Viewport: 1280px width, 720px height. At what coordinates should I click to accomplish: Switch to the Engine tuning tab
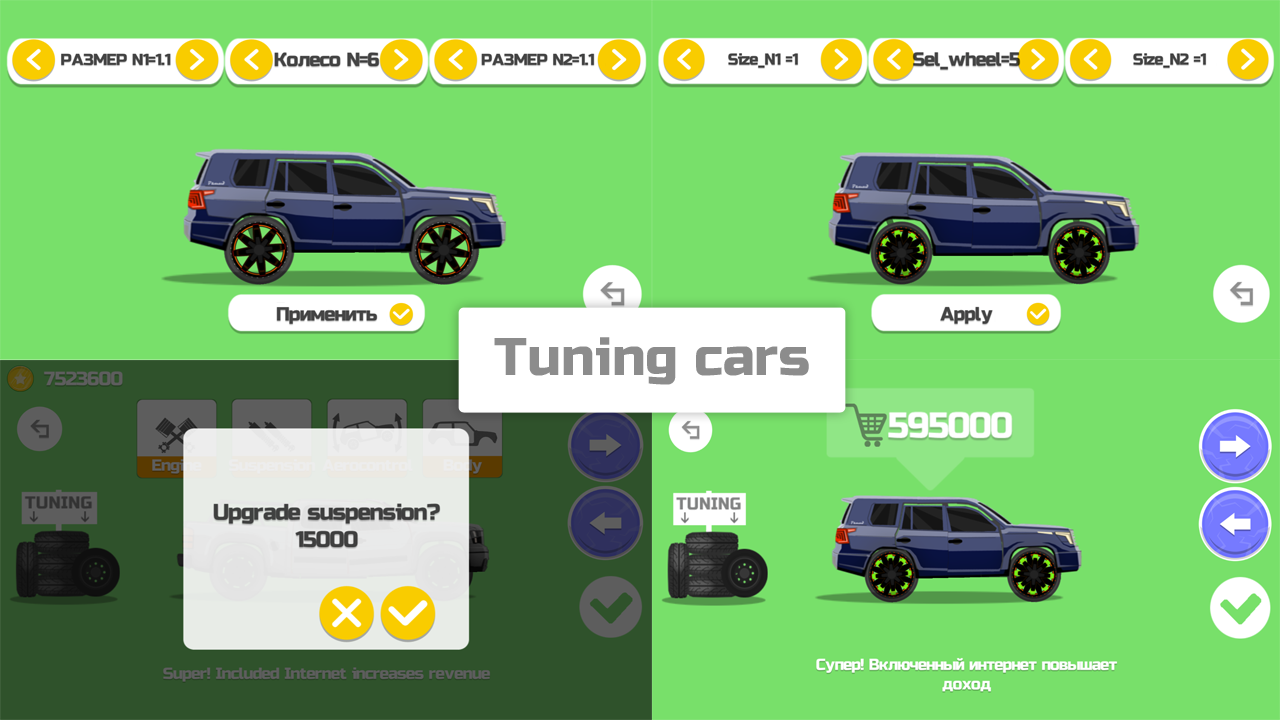176,432
